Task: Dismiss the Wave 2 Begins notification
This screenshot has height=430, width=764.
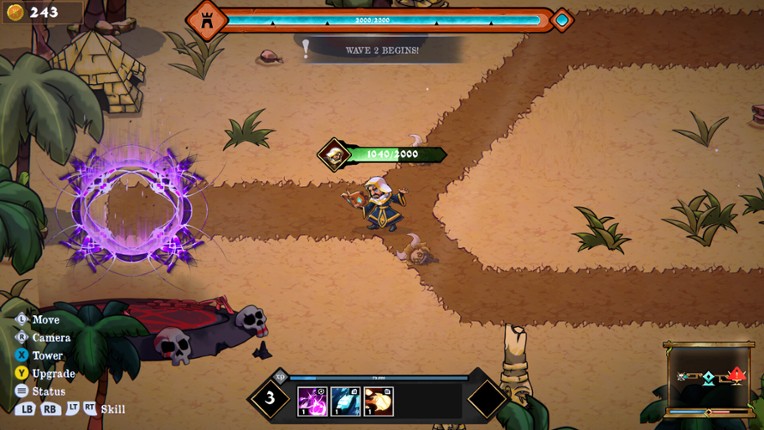Action: 382,50
